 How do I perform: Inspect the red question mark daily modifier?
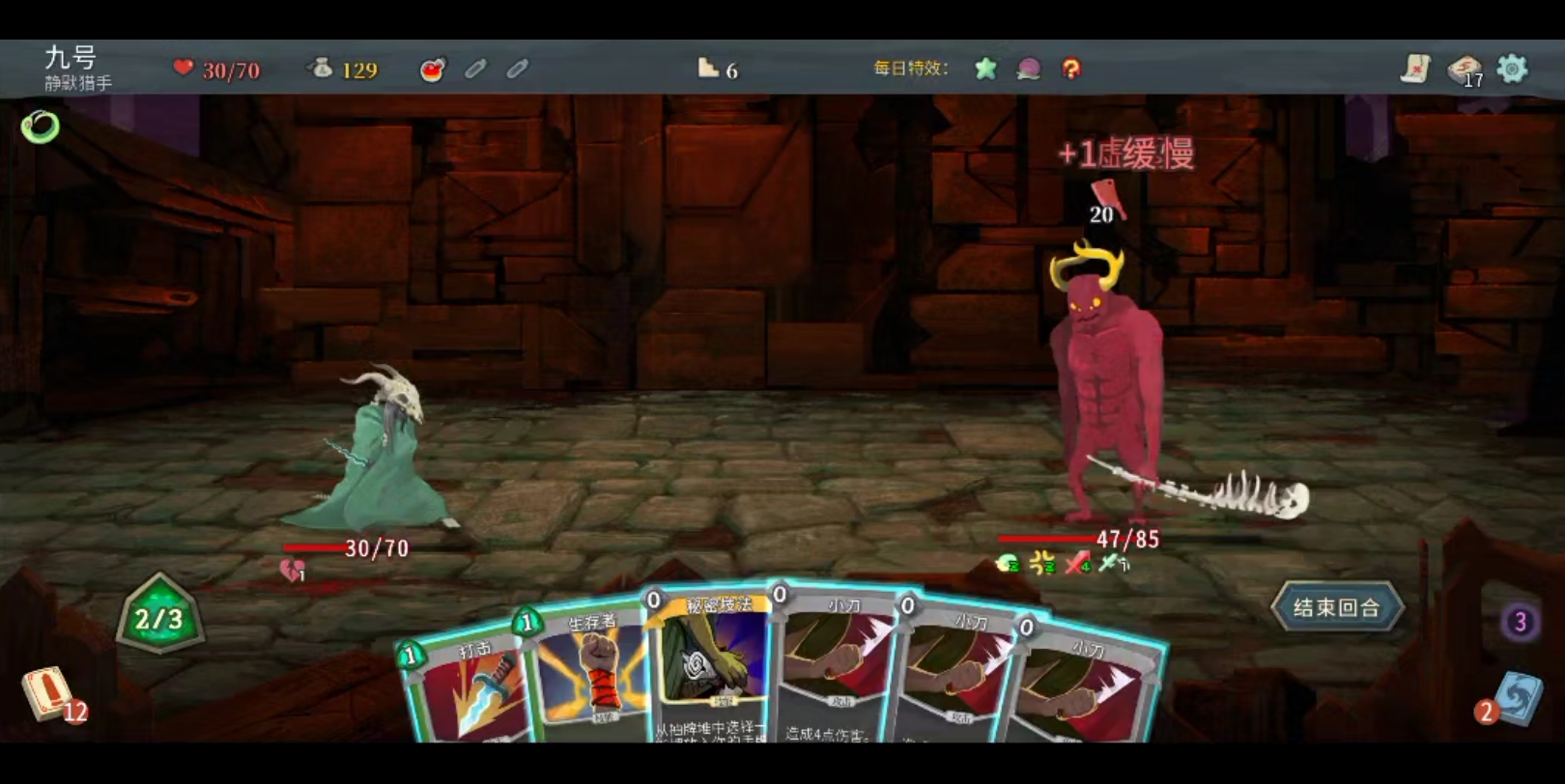point(1070,69)
